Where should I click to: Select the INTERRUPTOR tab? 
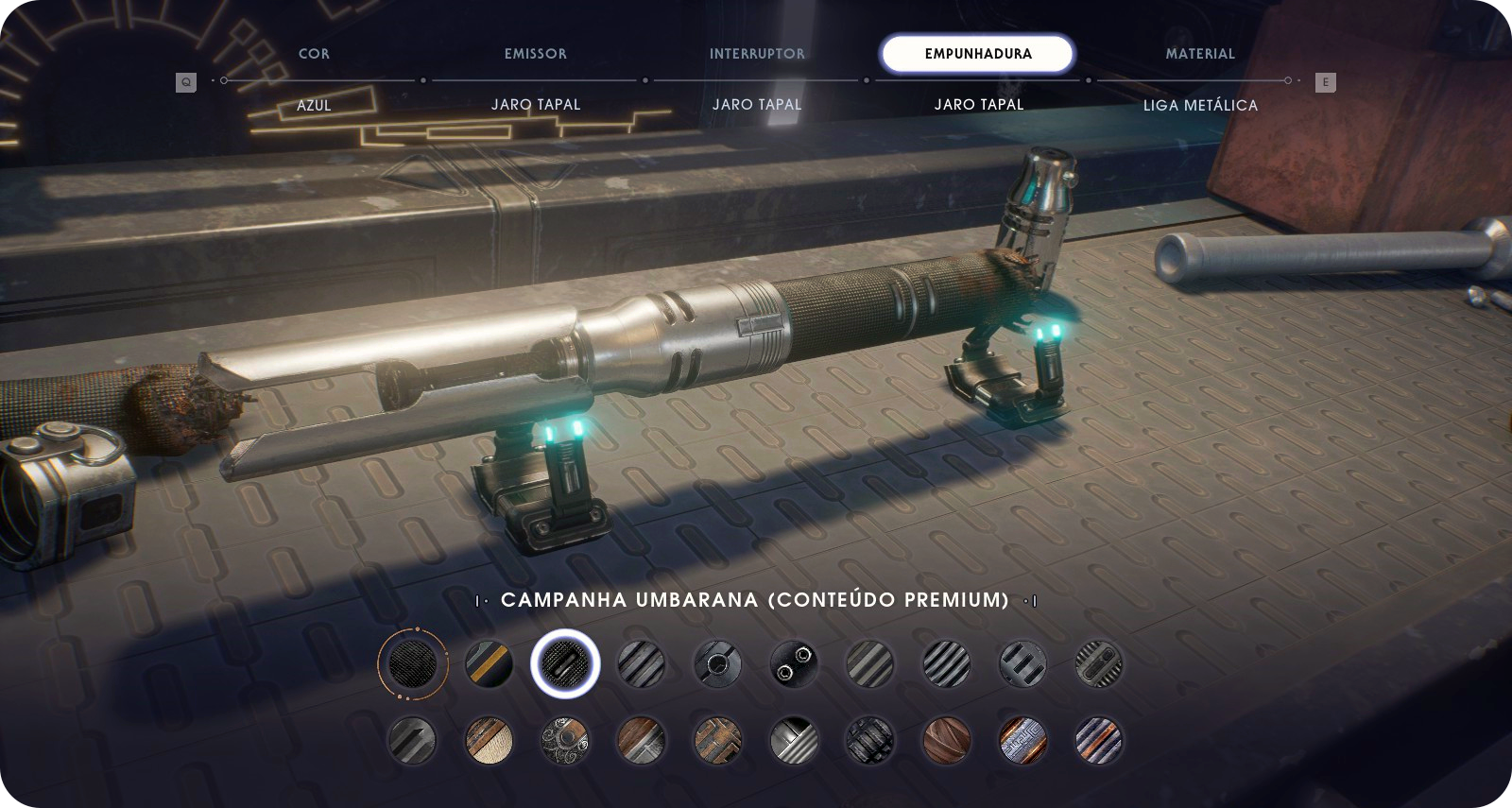757,54
